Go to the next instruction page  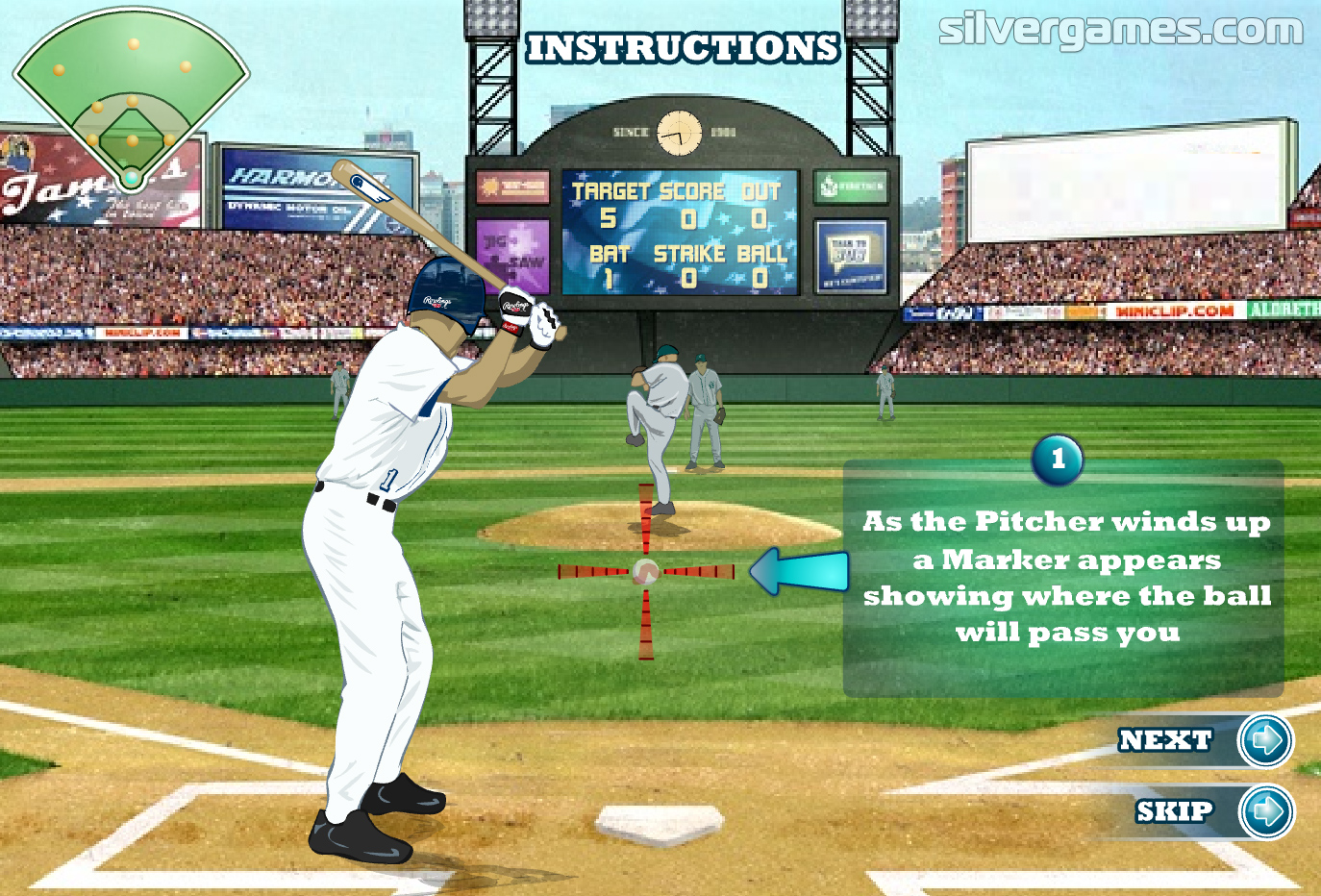click(1264, 740)
